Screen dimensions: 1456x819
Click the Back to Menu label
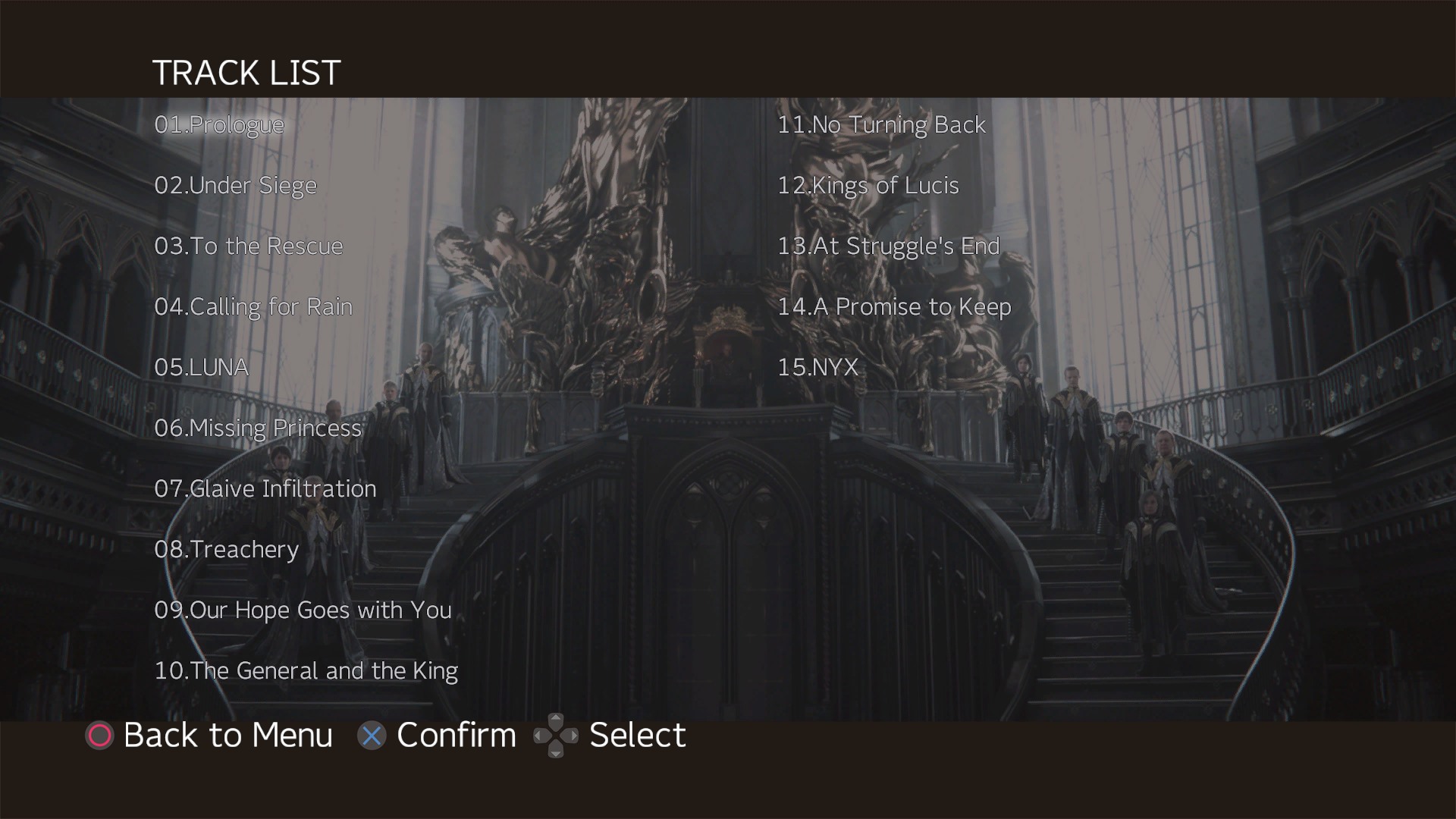tap(227, 735)
